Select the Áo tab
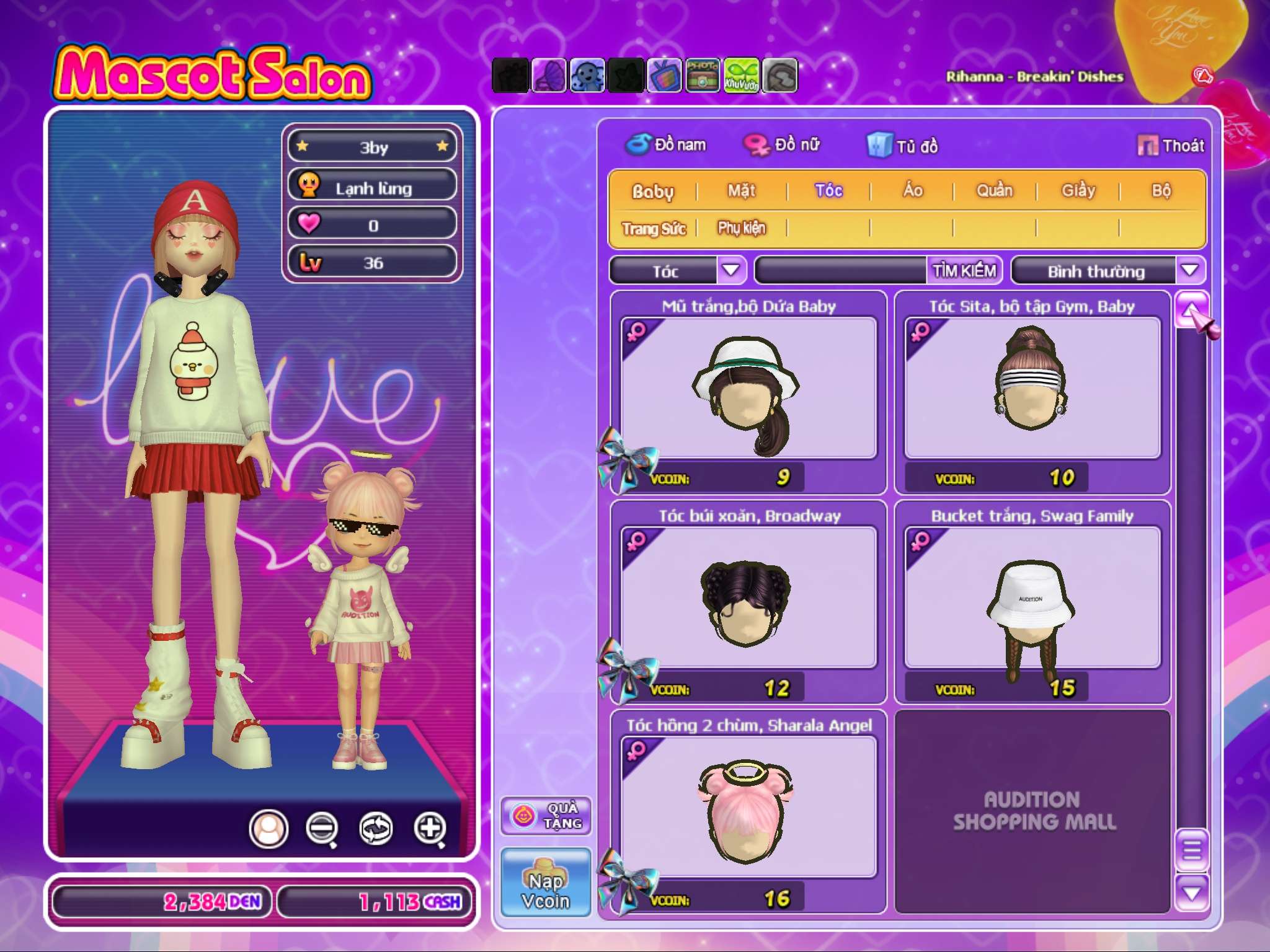 [913, 191]
